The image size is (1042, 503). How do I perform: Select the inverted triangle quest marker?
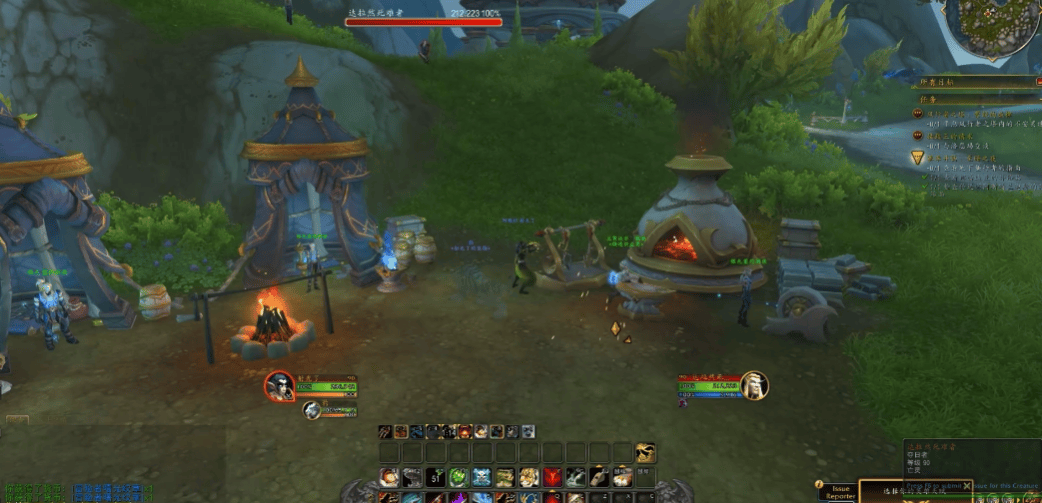point(917,158)
